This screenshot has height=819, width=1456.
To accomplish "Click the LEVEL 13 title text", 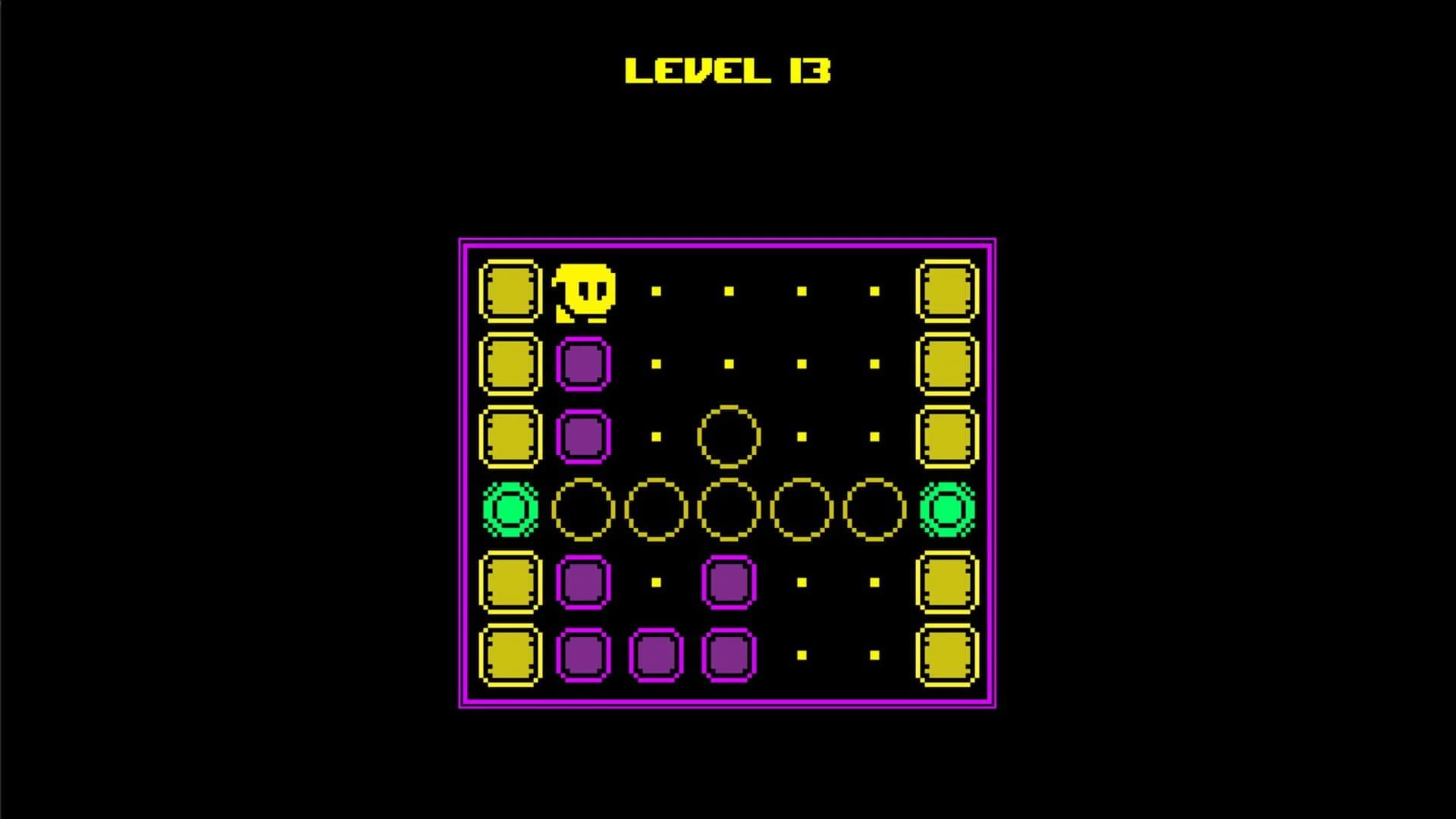I will (728, 72).
